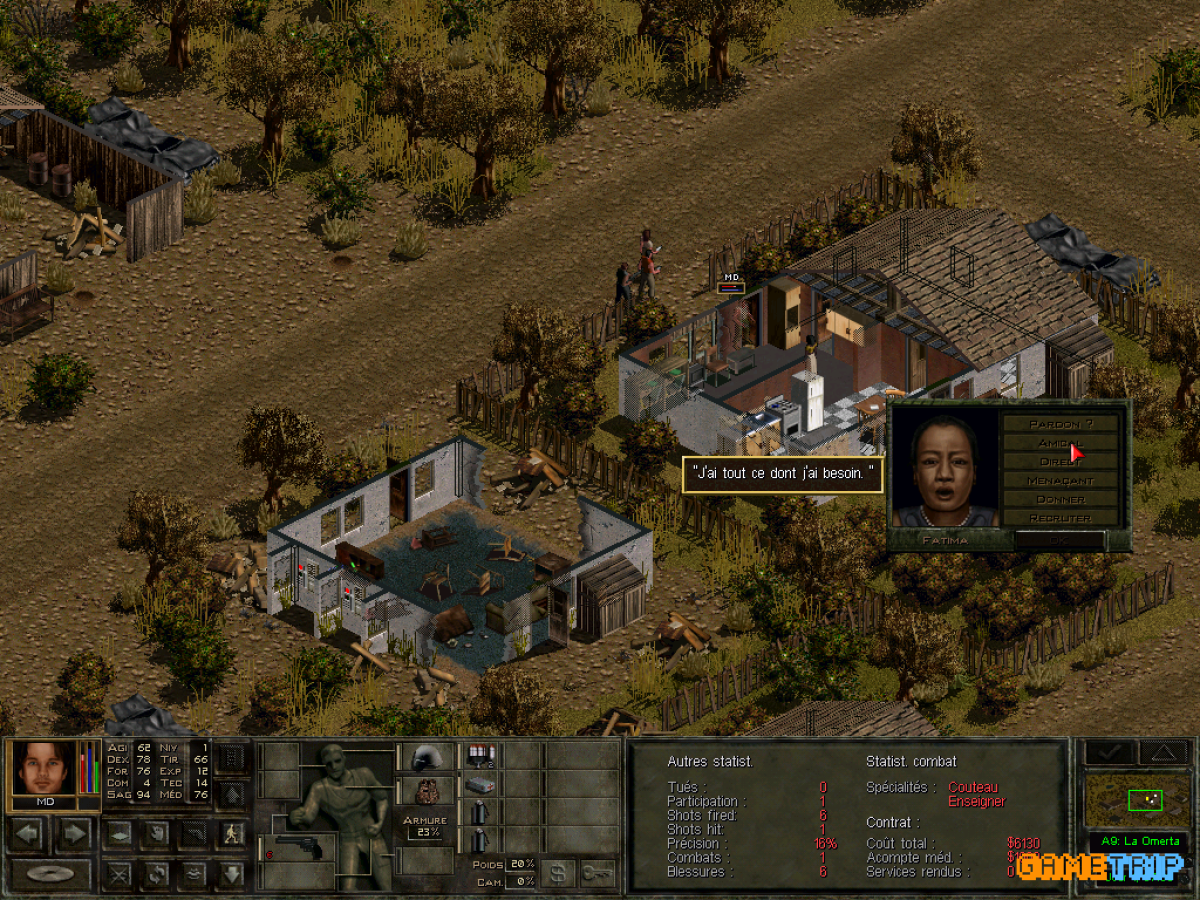
Task: Toggle the walking figure stance button
Action: (232, 832)
